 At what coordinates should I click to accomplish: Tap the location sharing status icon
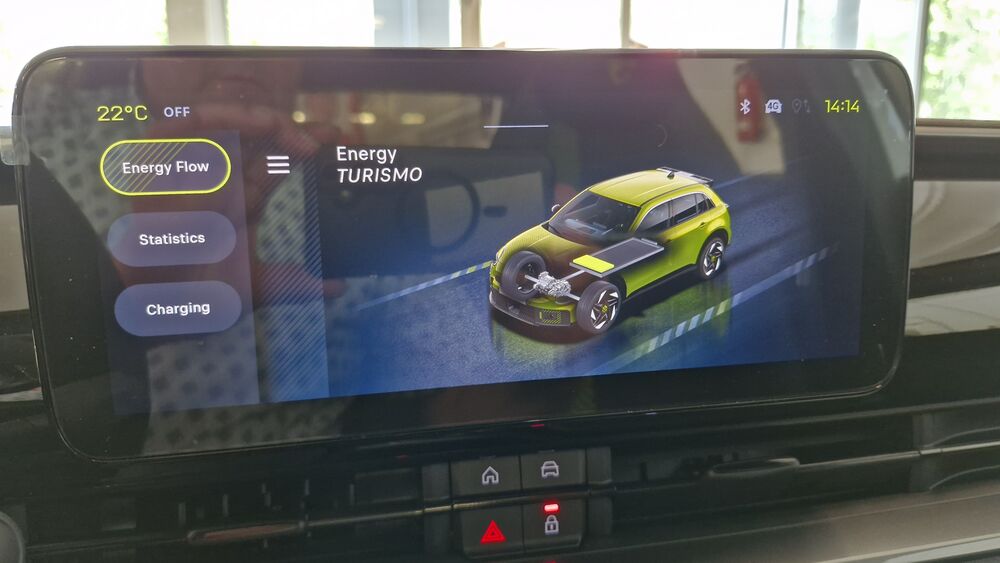coord(800,106)
